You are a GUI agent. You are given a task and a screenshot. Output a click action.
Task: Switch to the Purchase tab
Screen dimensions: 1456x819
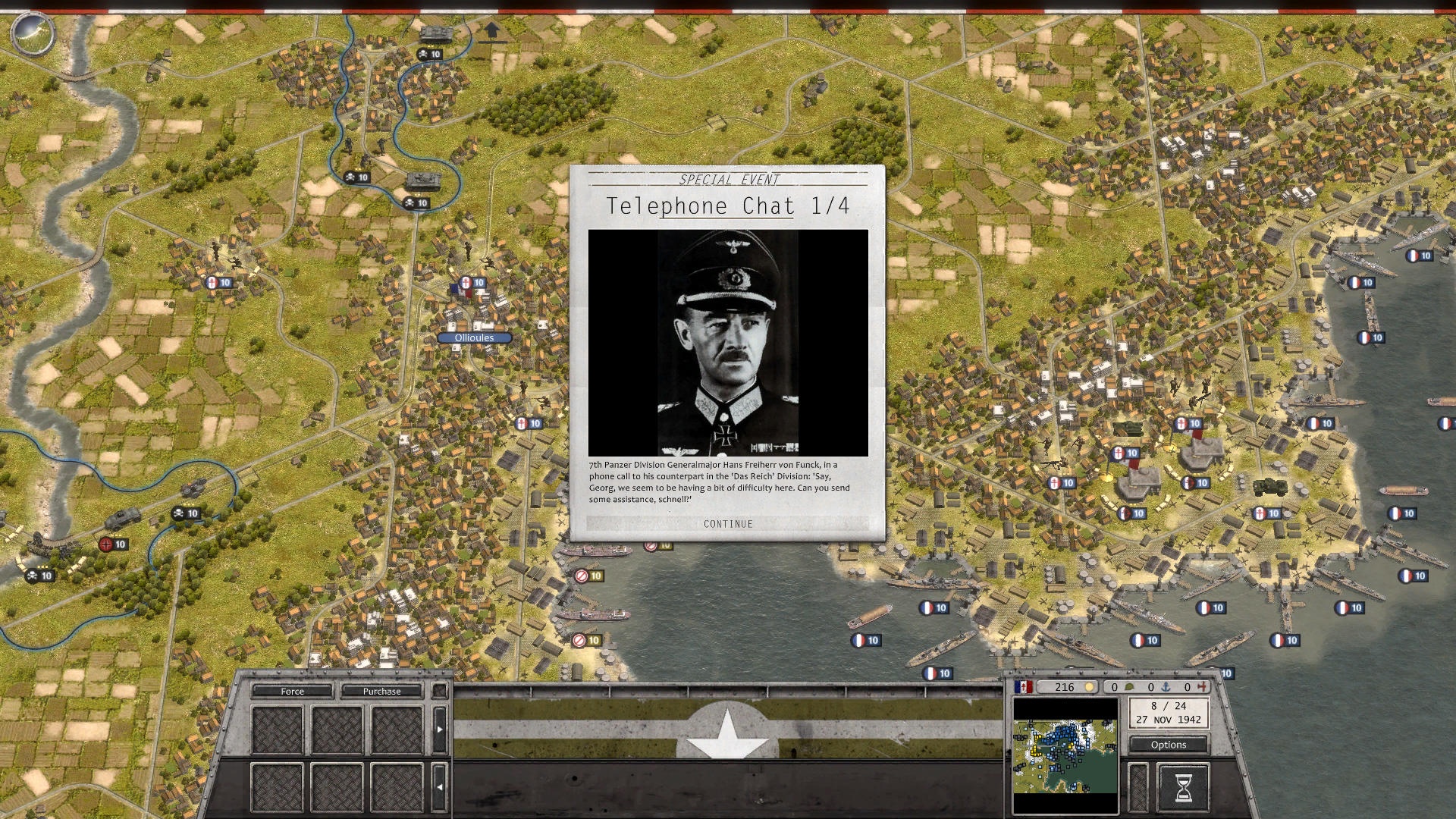click(381, 691)
